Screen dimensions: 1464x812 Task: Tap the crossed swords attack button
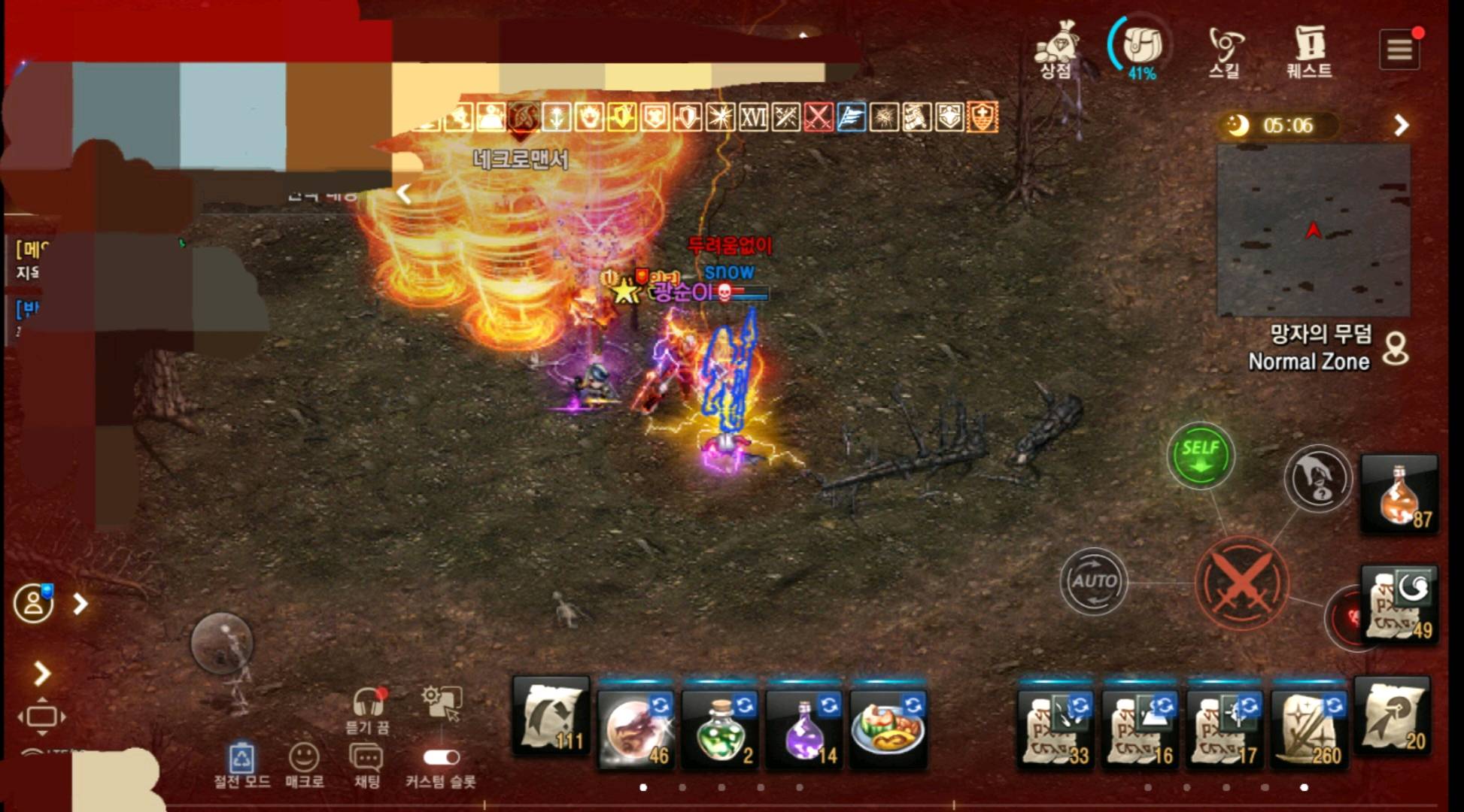1241,583
